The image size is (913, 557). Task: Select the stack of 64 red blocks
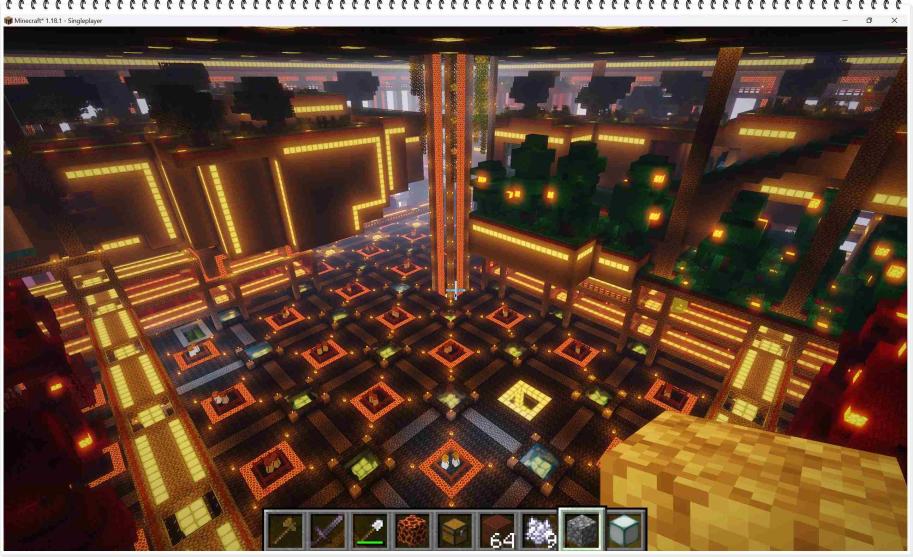pos(497,530)
